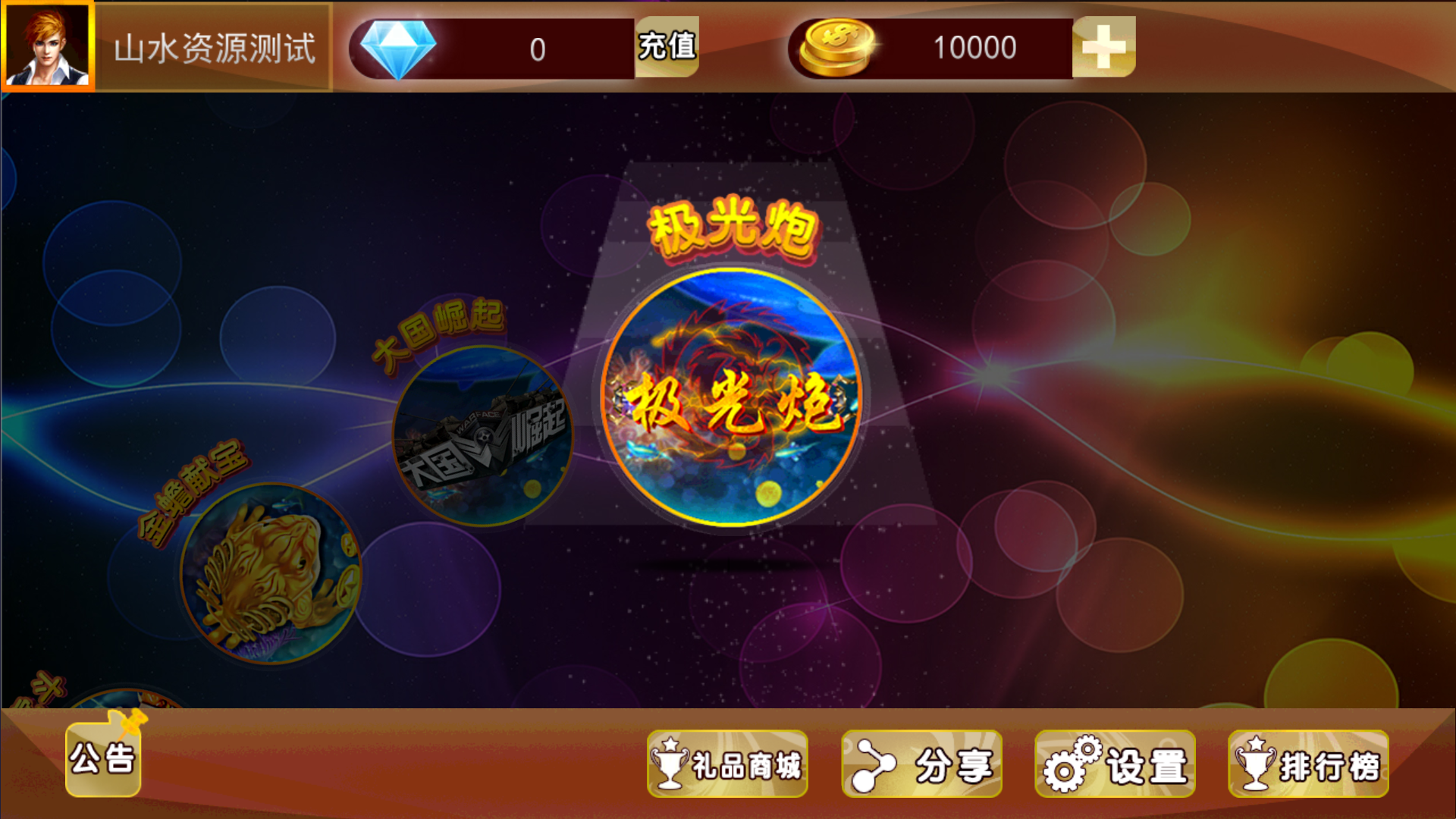Click the coin balance showing 10000
This screenshot has width=1456, height=819.
coord(974,47)
